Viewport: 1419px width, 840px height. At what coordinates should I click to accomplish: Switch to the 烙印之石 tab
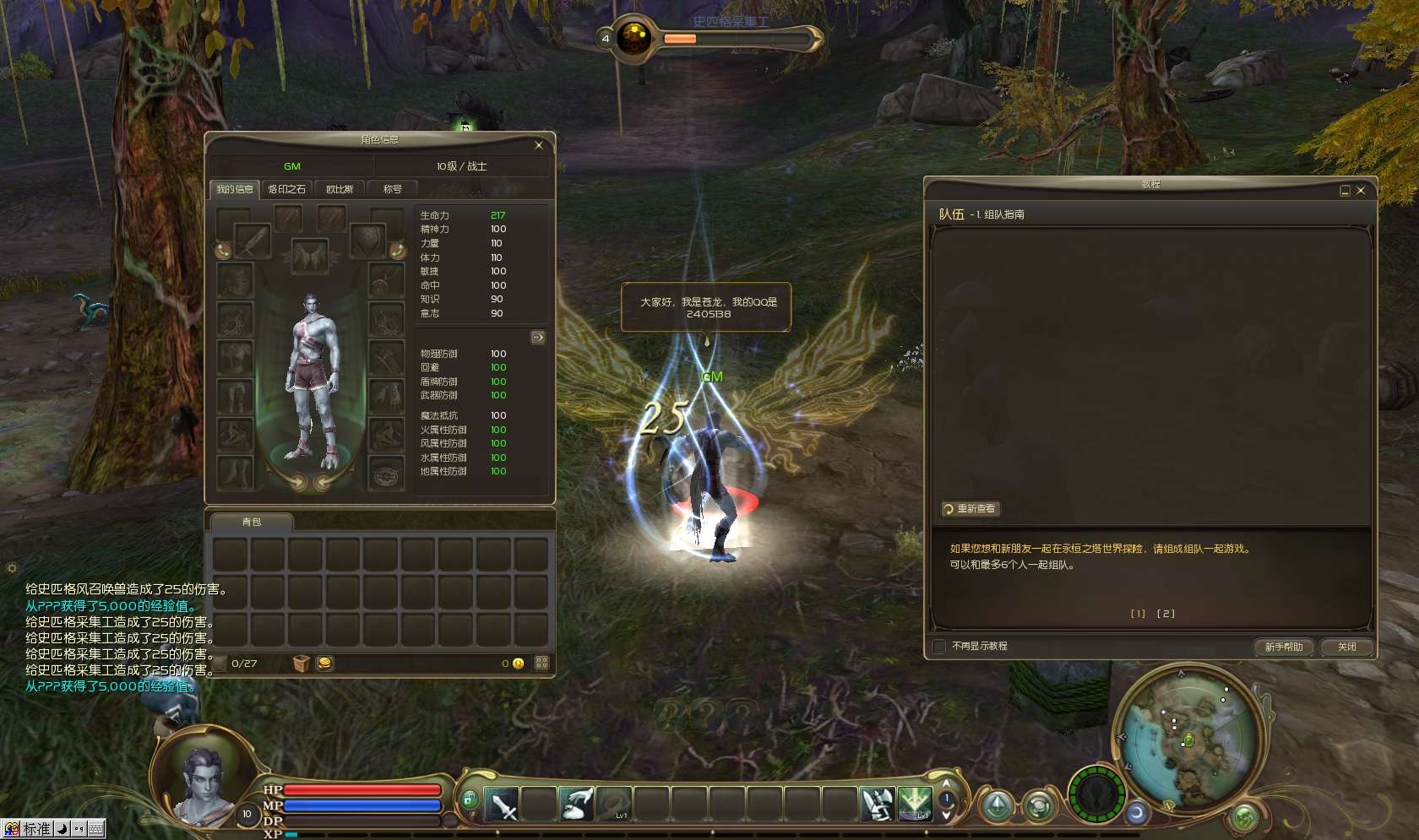[287, 189]
